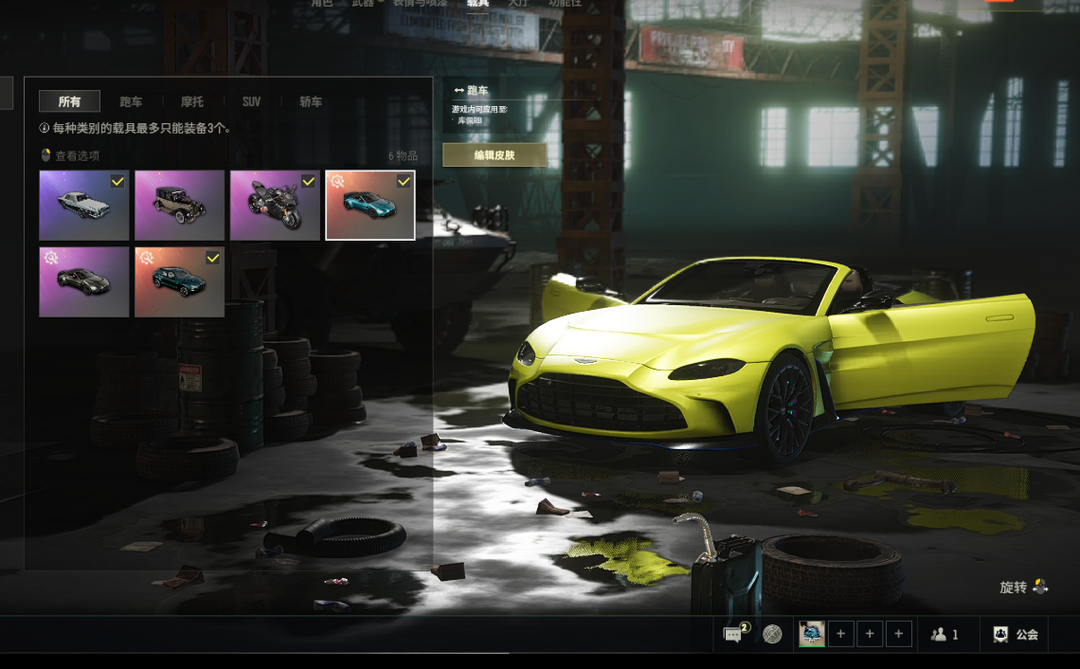Open the 跑车 category tab
Viewport: 1080px width, 669px height.
pyautogui.click(x=131, y=102)
